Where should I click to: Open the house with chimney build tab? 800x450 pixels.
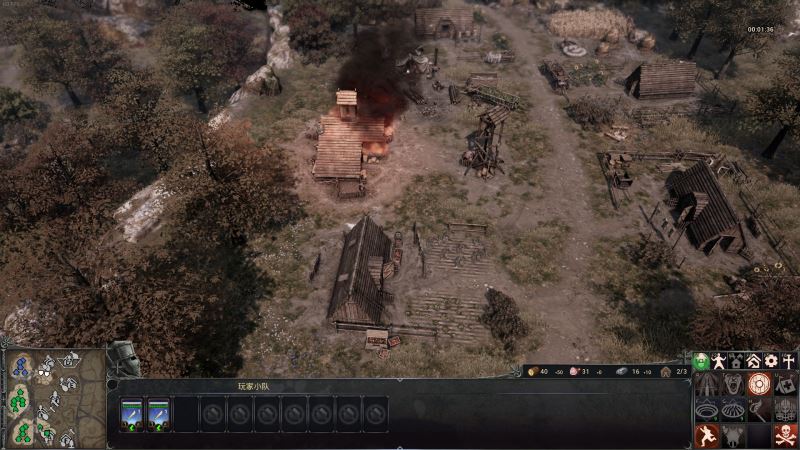737,361
